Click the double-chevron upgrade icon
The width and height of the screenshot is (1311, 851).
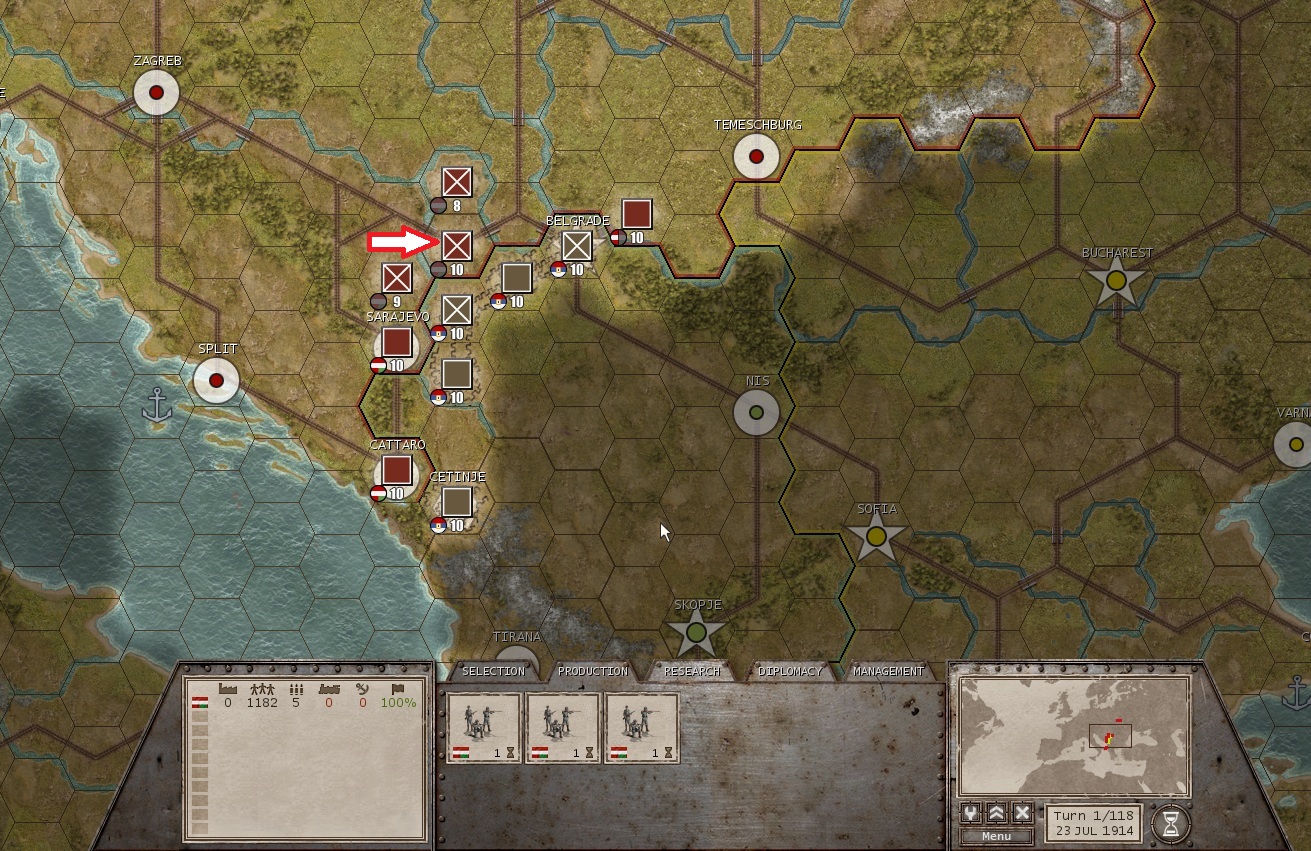pos(996,814)
